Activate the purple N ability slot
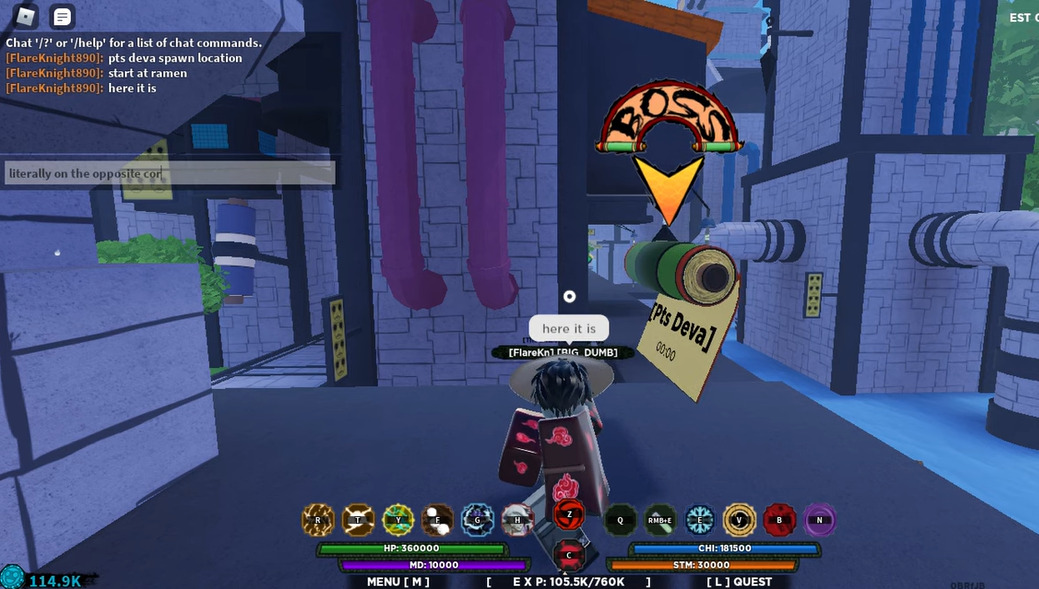1039x589 pixels. click(x=820, y=520)
